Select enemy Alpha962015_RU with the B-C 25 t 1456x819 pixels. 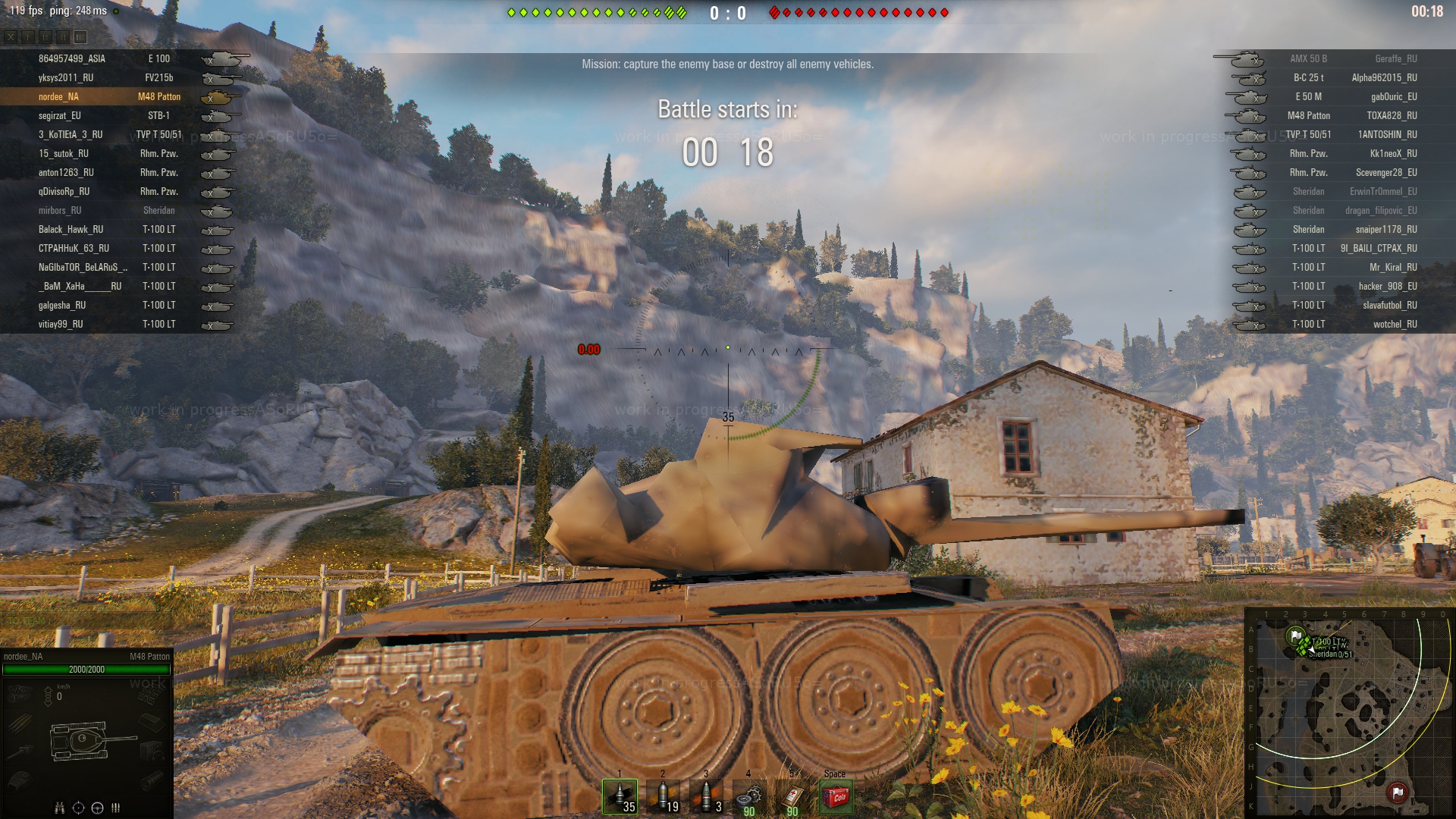[1384, 77]
